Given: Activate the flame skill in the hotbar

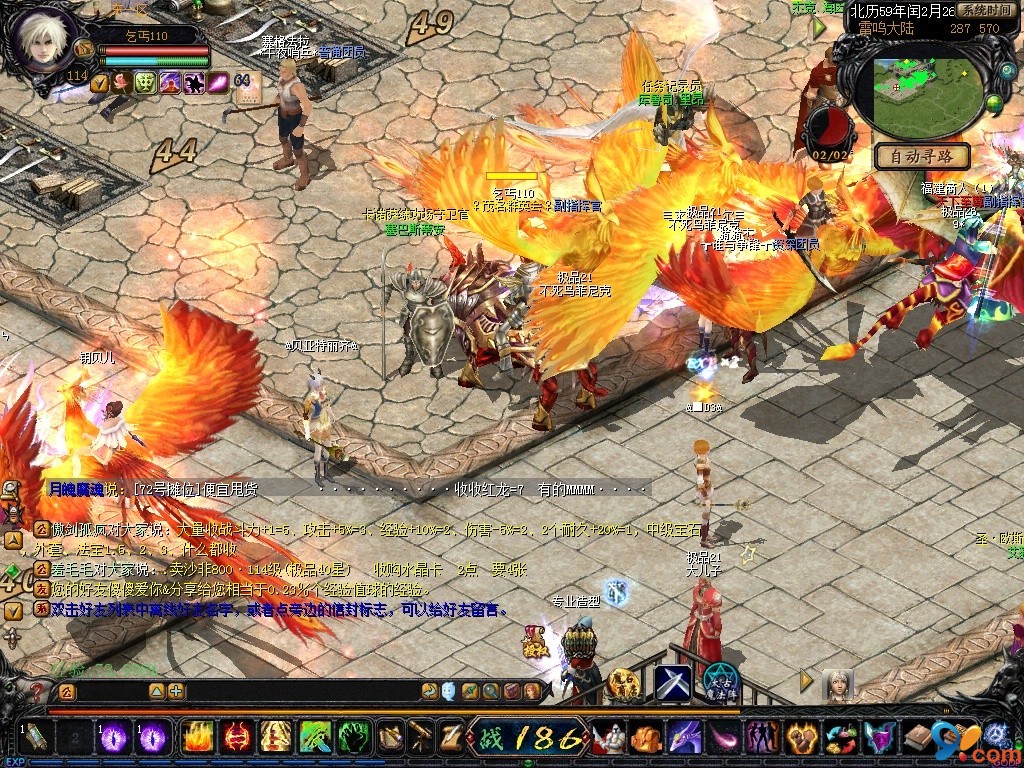Looking at the screenshot, I should tap(198, 738).
